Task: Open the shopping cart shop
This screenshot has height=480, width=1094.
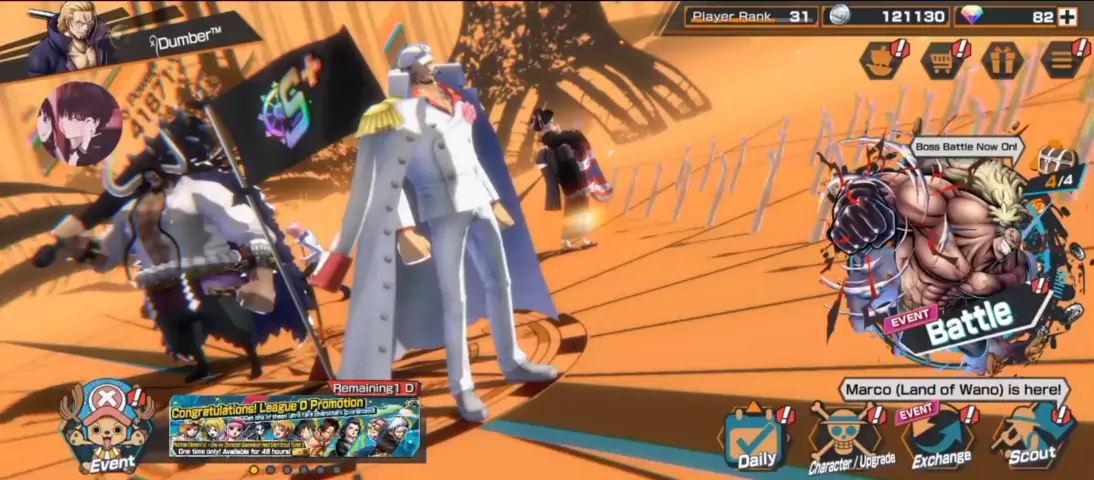Action: [x=942, y=60]
